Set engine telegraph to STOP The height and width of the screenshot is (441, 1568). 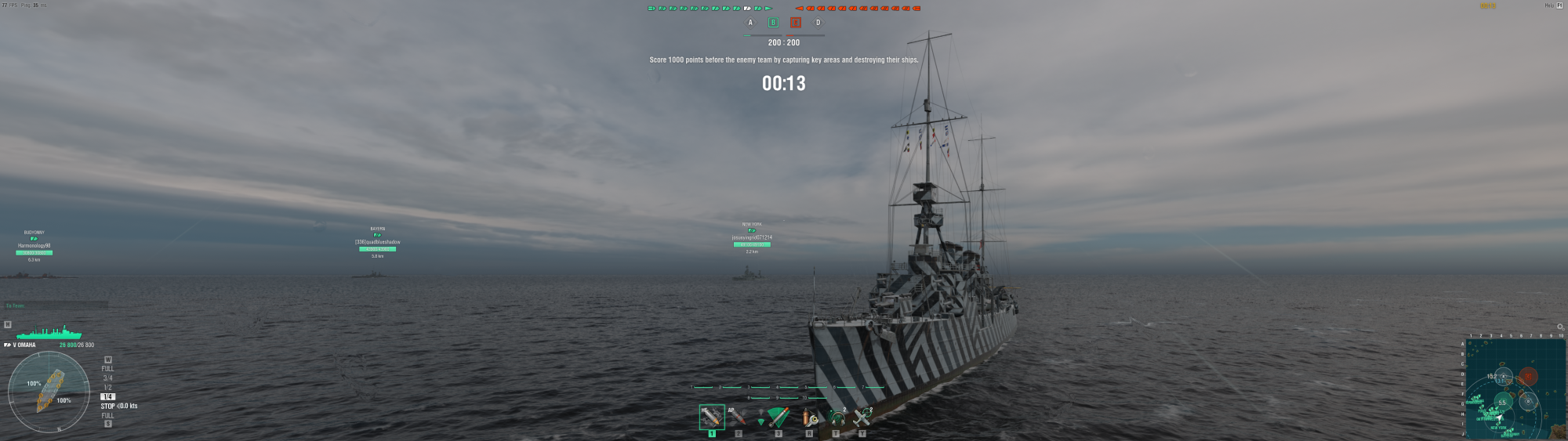coord(107,406)
